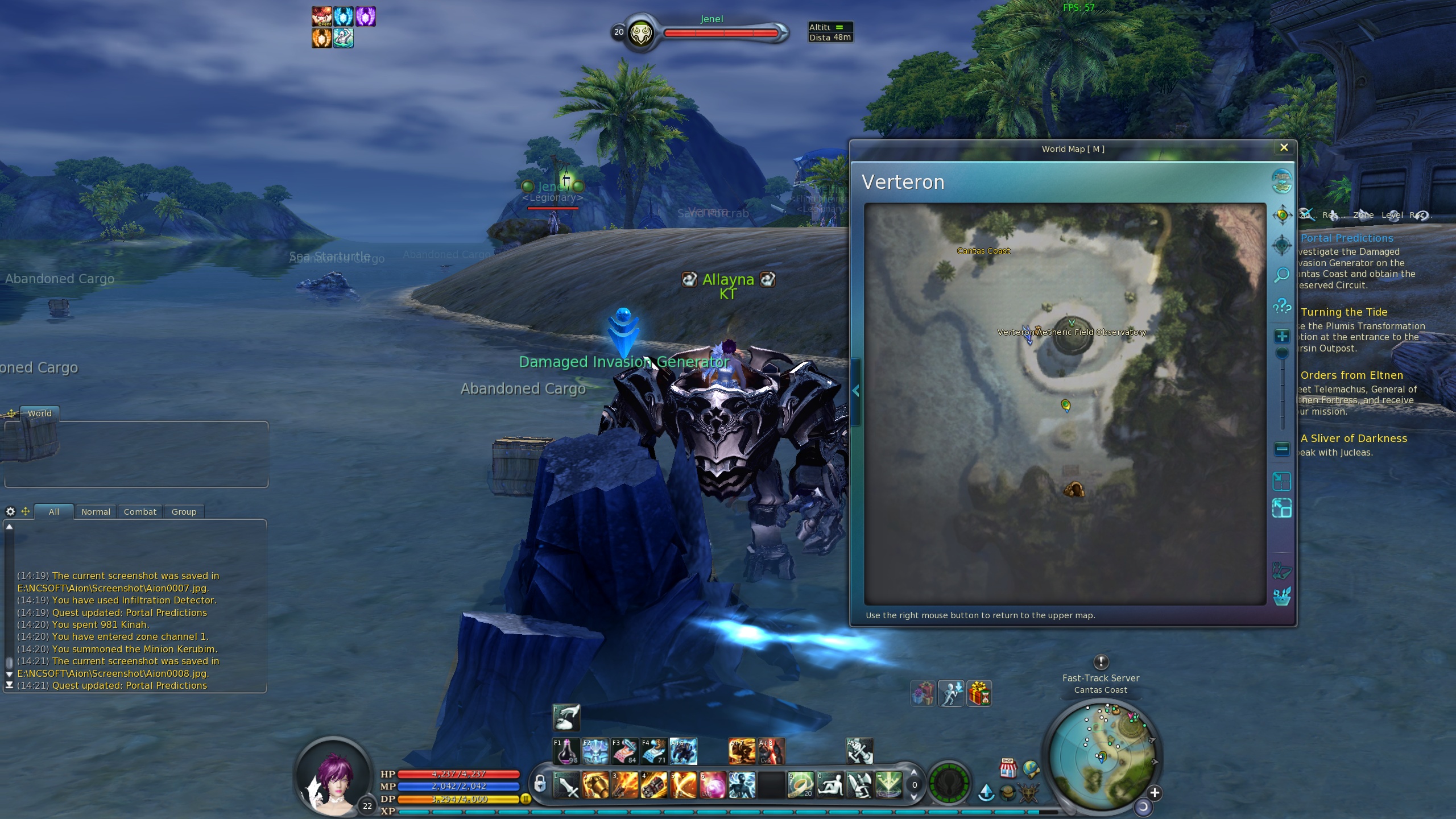
Task: Activate the sitting rest skill in slot 0
Action: tap(830, 785)
